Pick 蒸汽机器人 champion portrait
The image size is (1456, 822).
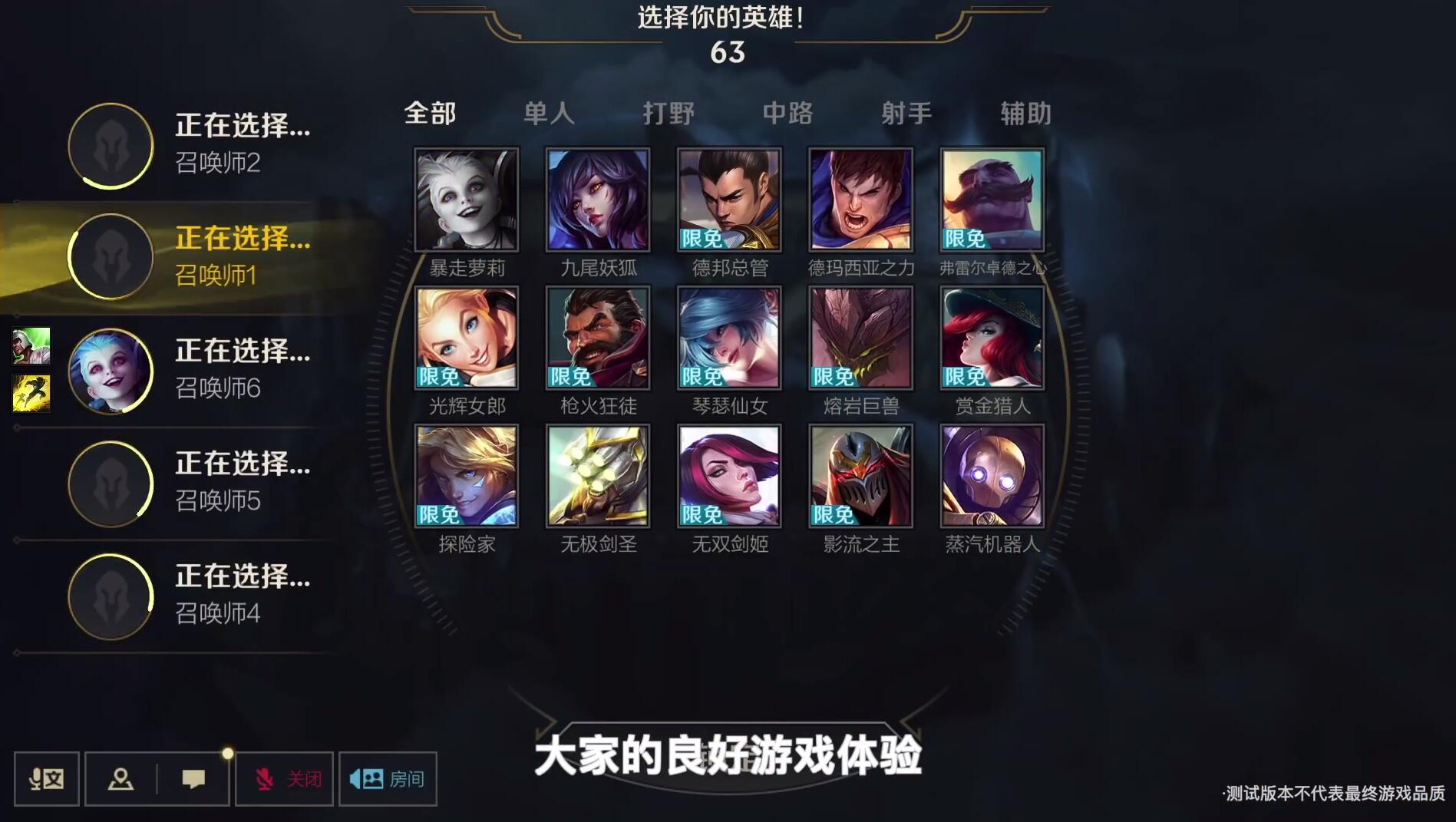(992, 476)
